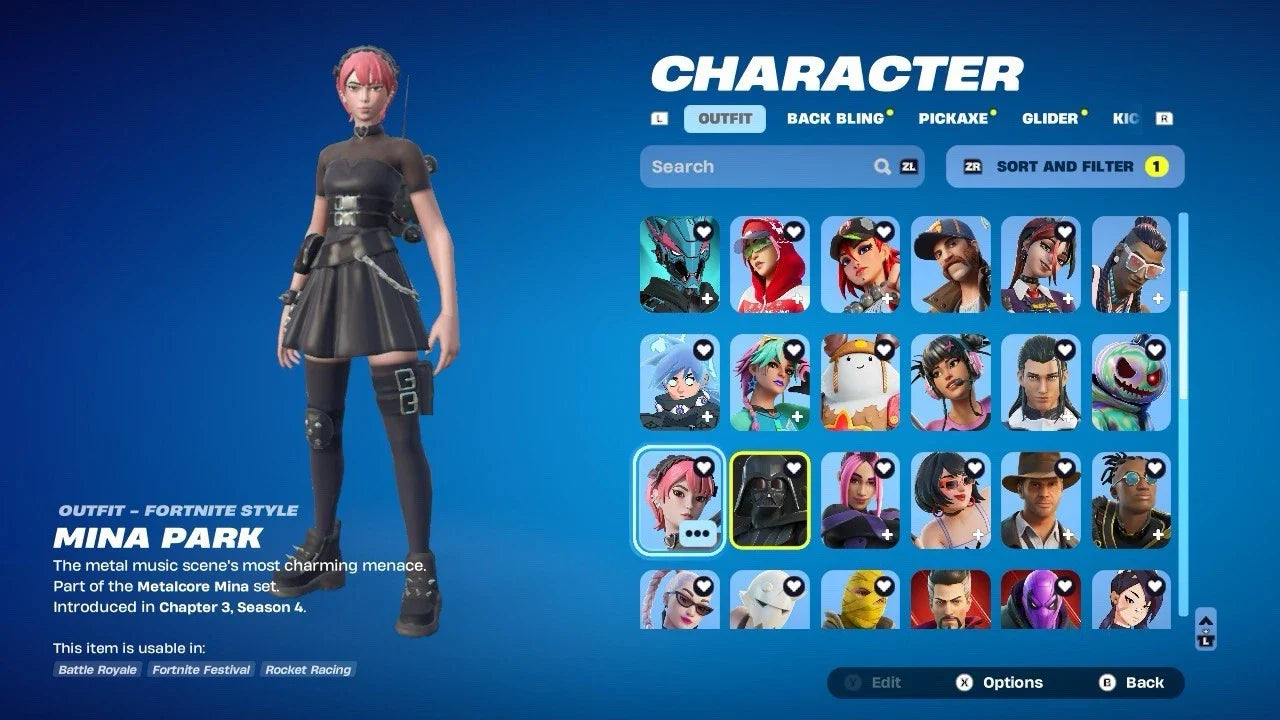Switch to the Pickaxe tab
The height and width of the screenshot is (720, 1280).
click(953, 119)
